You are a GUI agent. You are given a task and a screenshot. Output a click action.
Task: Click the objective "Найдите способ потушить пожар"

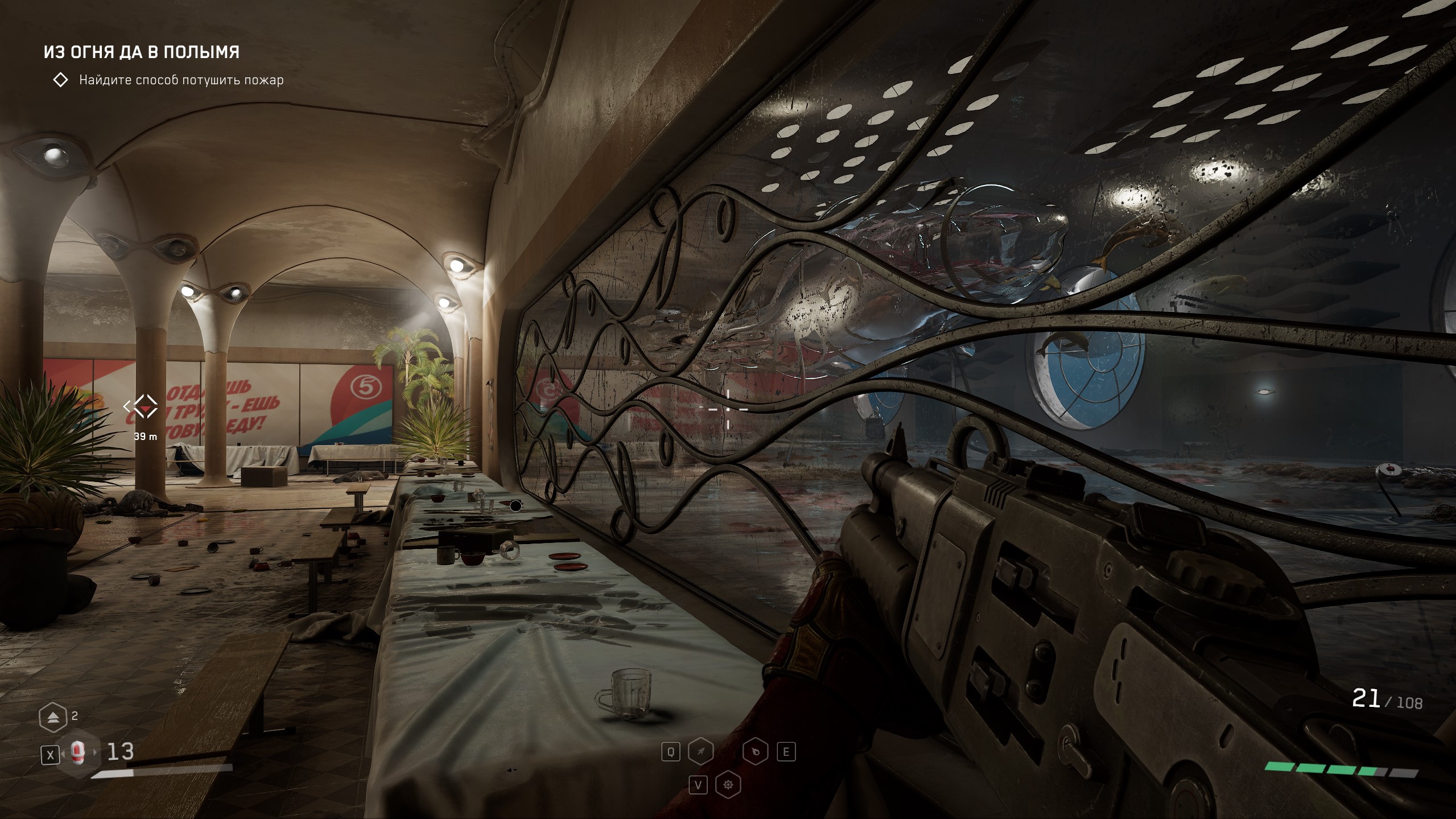click(181, 80)
